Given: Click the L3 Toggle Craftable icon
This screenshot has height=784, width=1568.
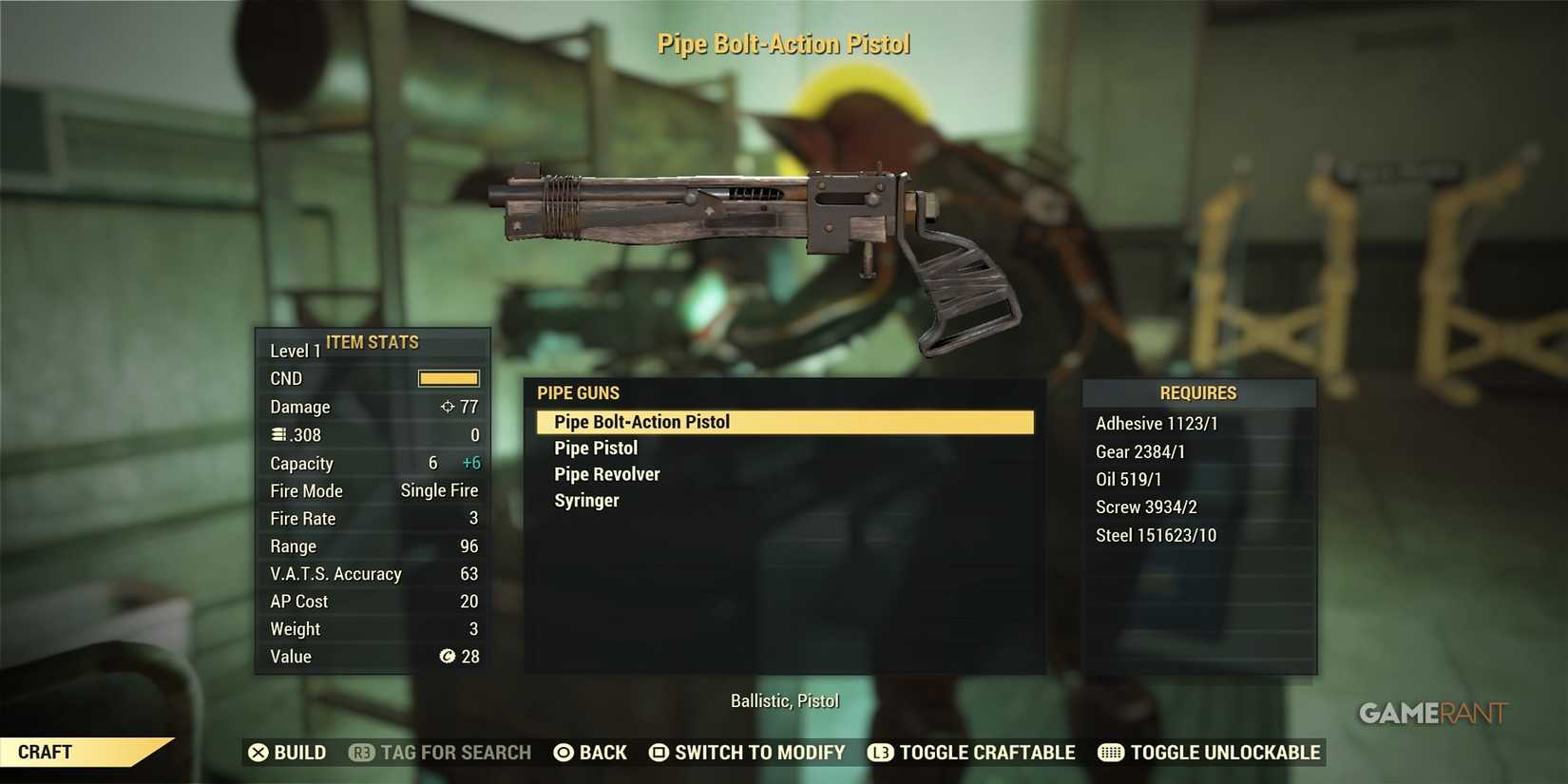Looking at the screenshot, I should (880, 753).
